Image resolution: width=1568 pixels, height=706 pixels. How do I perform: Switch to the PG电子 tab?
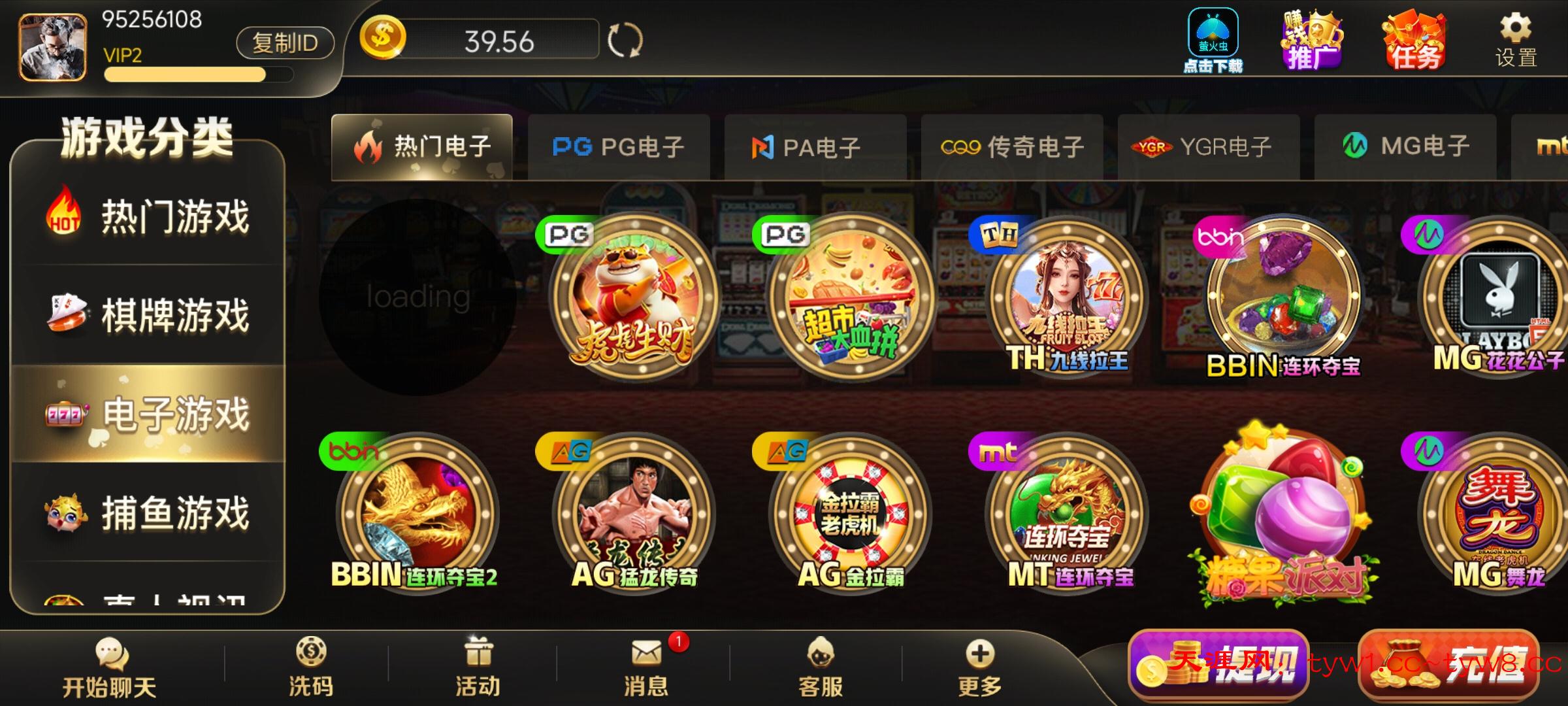[x=618, y=147]
